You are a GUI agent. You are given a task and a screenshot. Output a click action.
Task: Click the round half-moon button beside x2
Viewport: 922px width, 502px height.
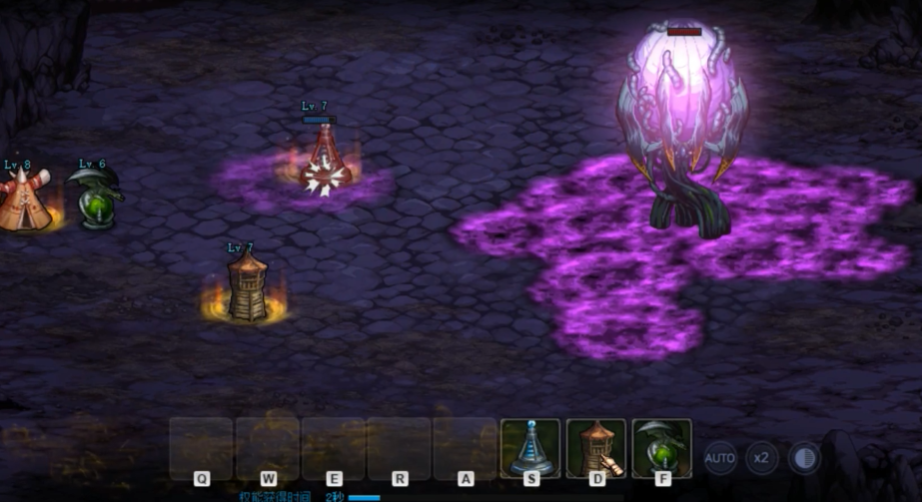coord(804,458)
